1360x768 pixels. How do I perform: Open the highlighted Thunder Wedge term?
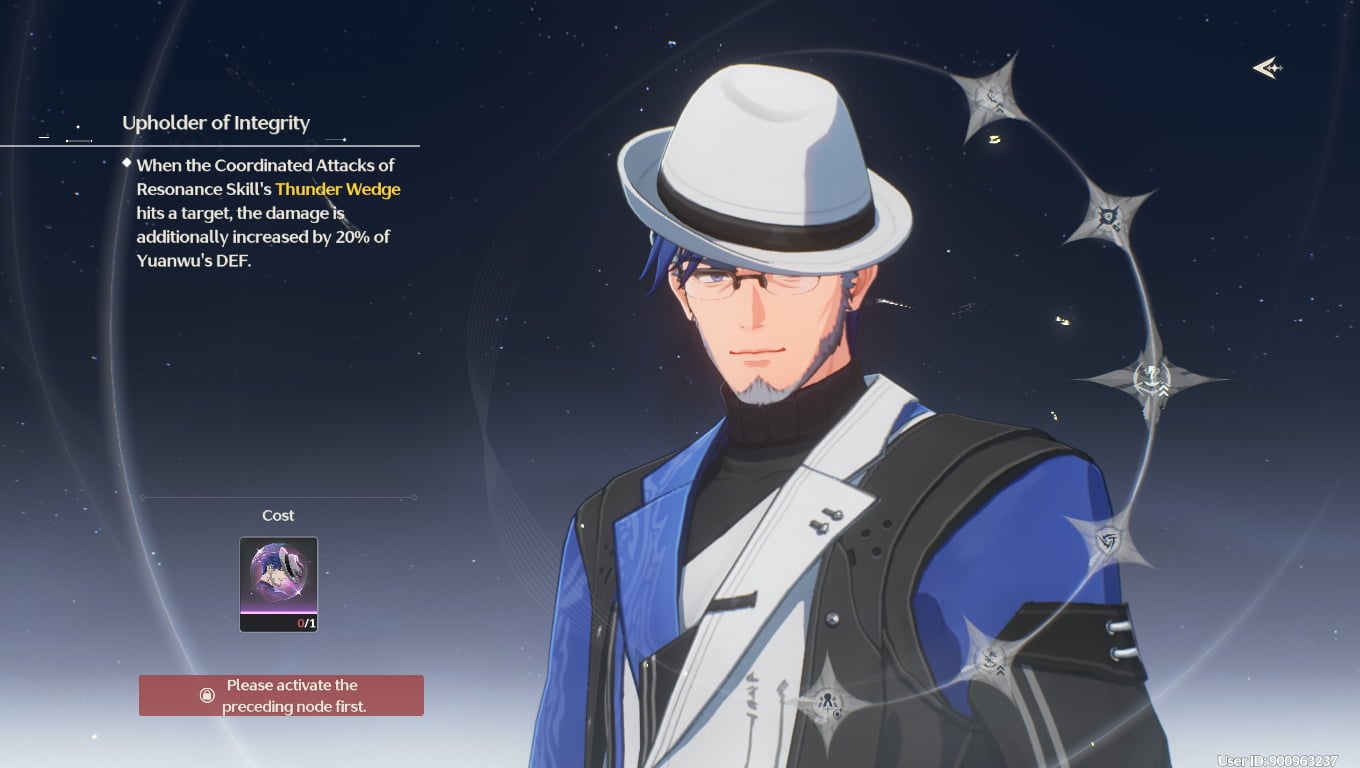(338, 189)
